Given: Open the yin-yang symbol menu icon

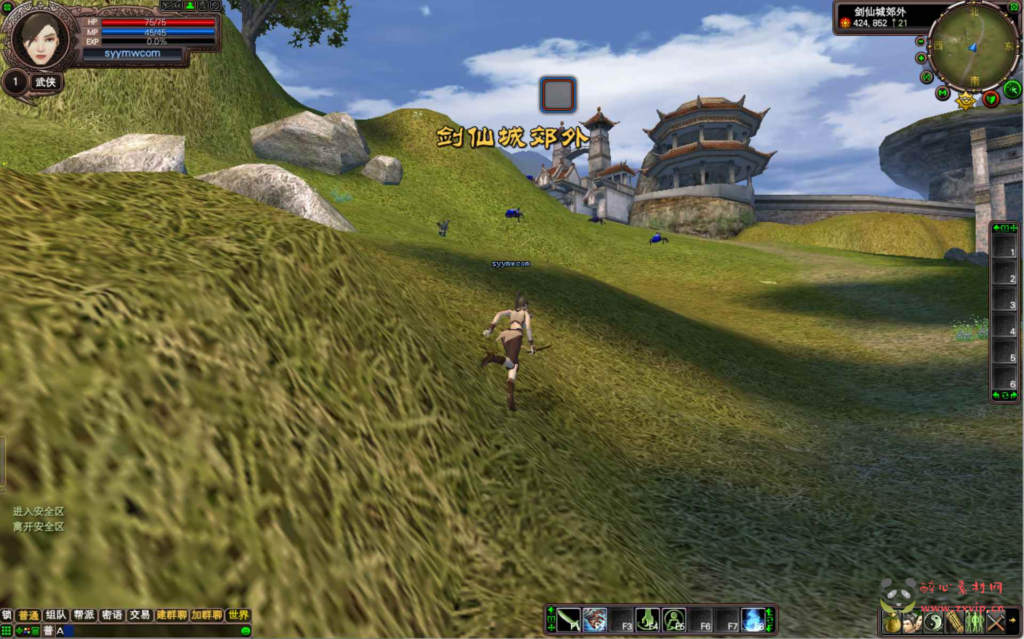Looking at the screenshot, I should point(933,623).
